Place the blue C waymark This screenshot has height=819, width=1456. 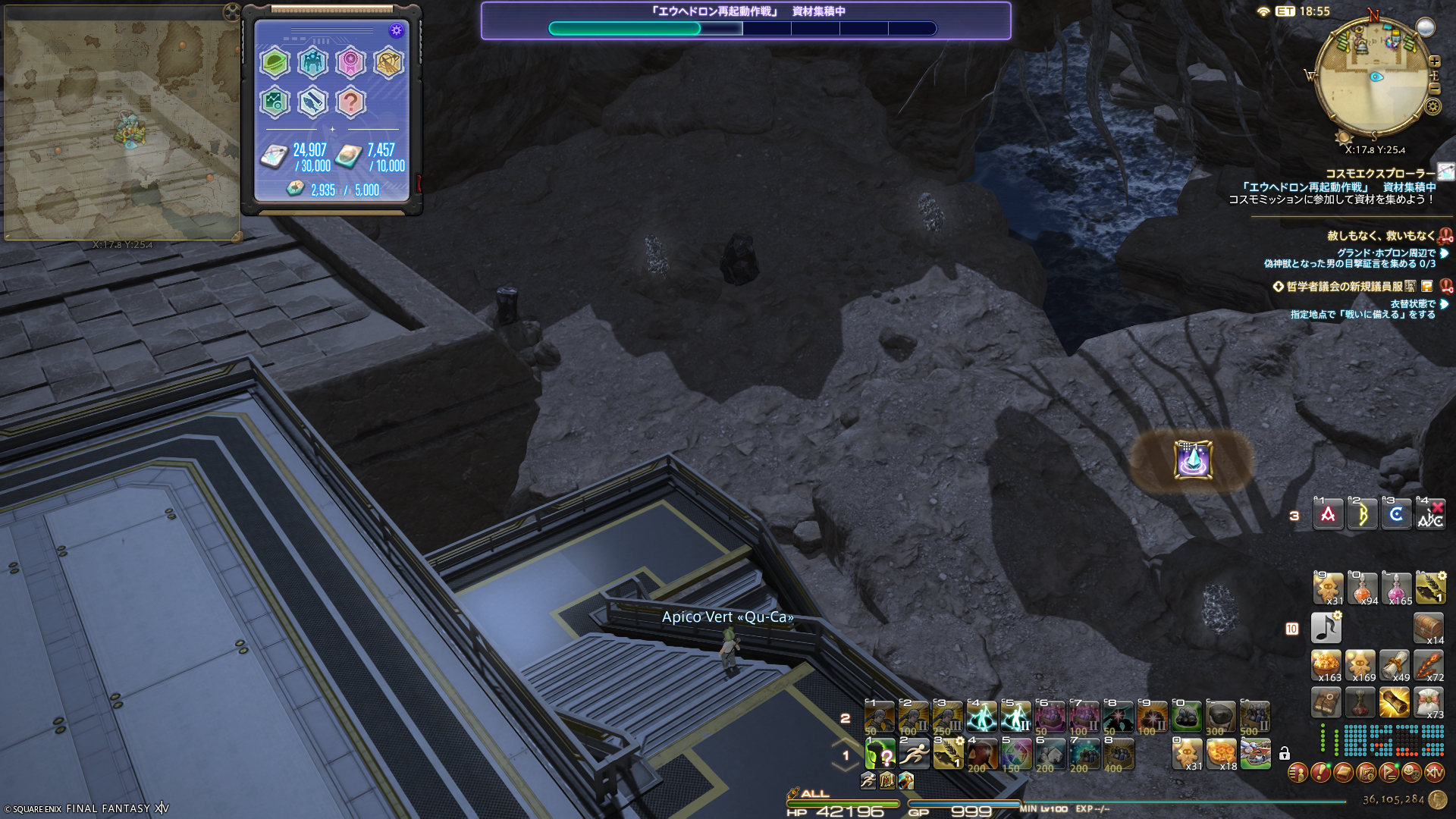(1396, 515)
